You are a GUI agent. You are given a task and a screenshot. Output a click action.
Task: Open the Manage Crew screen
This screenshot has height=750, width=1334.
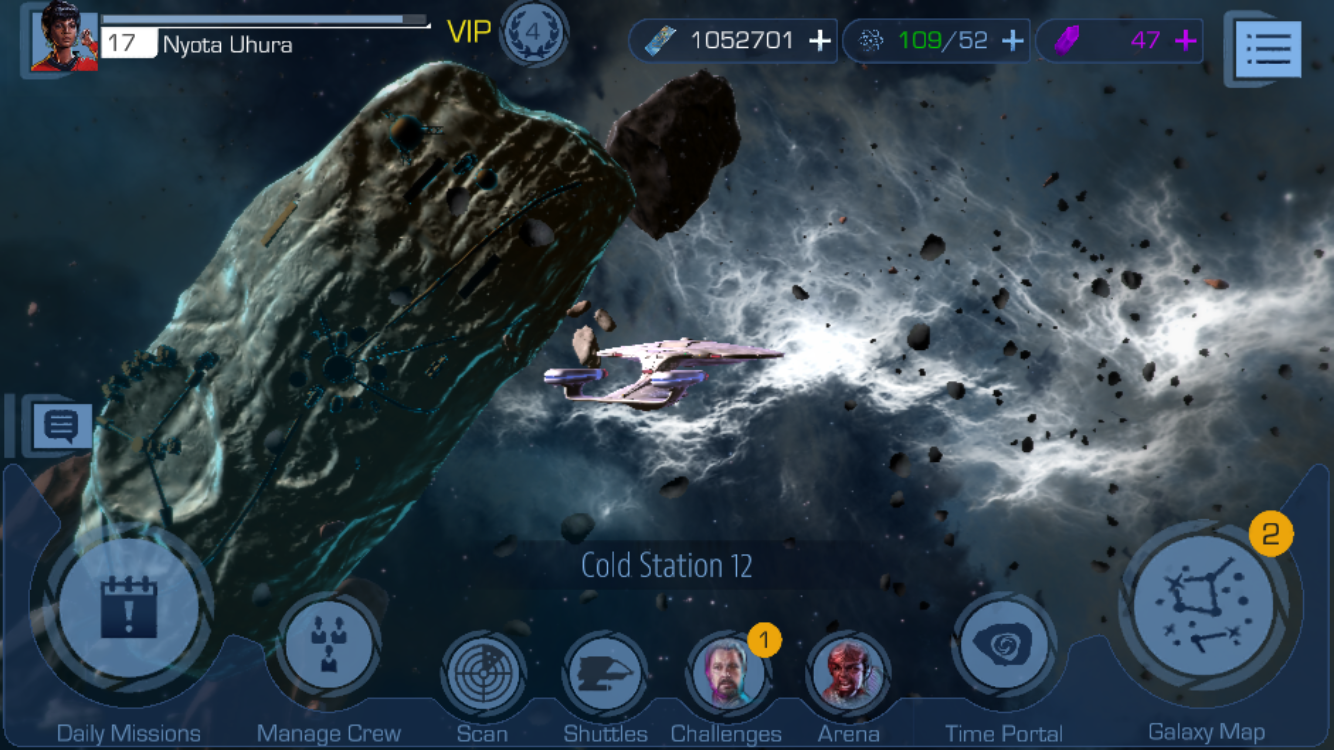pyautogui.click(x=329, y=645)
